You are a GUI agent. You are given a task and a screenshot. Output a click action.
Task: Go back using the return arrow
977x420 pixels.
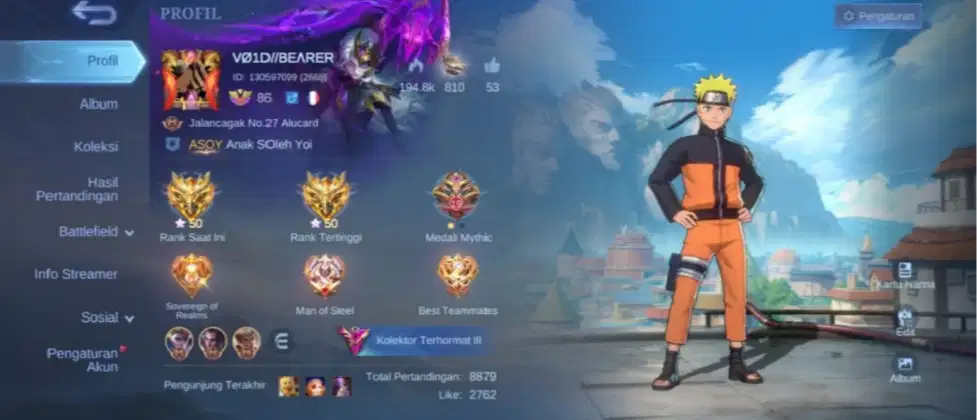click(x=94, y=14)
